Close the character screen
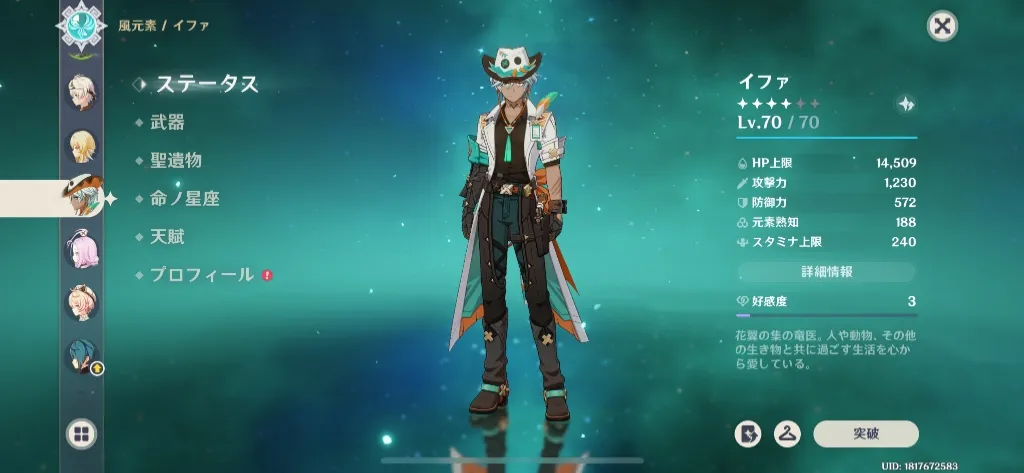 pos(941,26)
